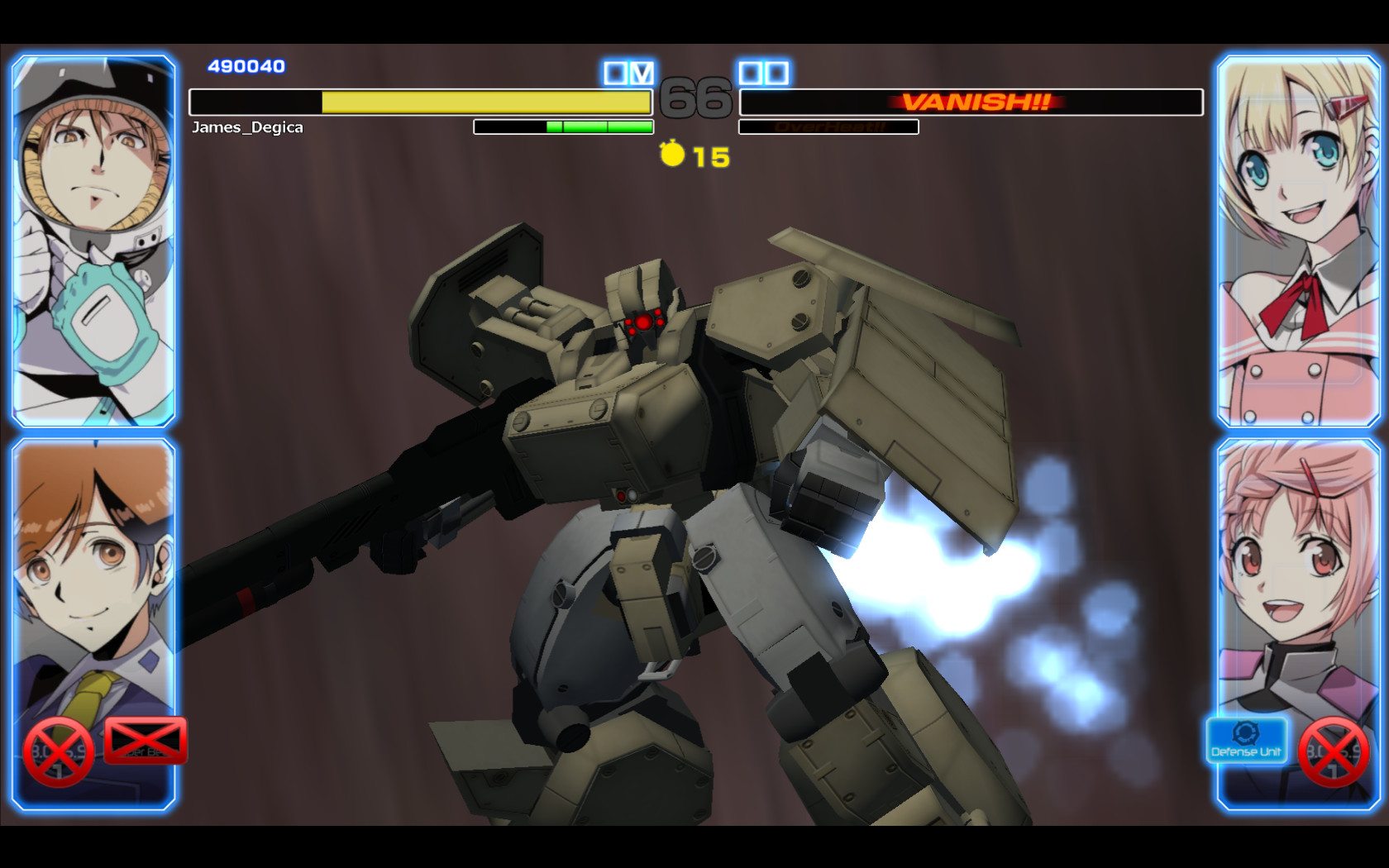Toggle the left round-win V indicator
The width and height of the screenshot is (1389, 868).
[x=642, y=73]
